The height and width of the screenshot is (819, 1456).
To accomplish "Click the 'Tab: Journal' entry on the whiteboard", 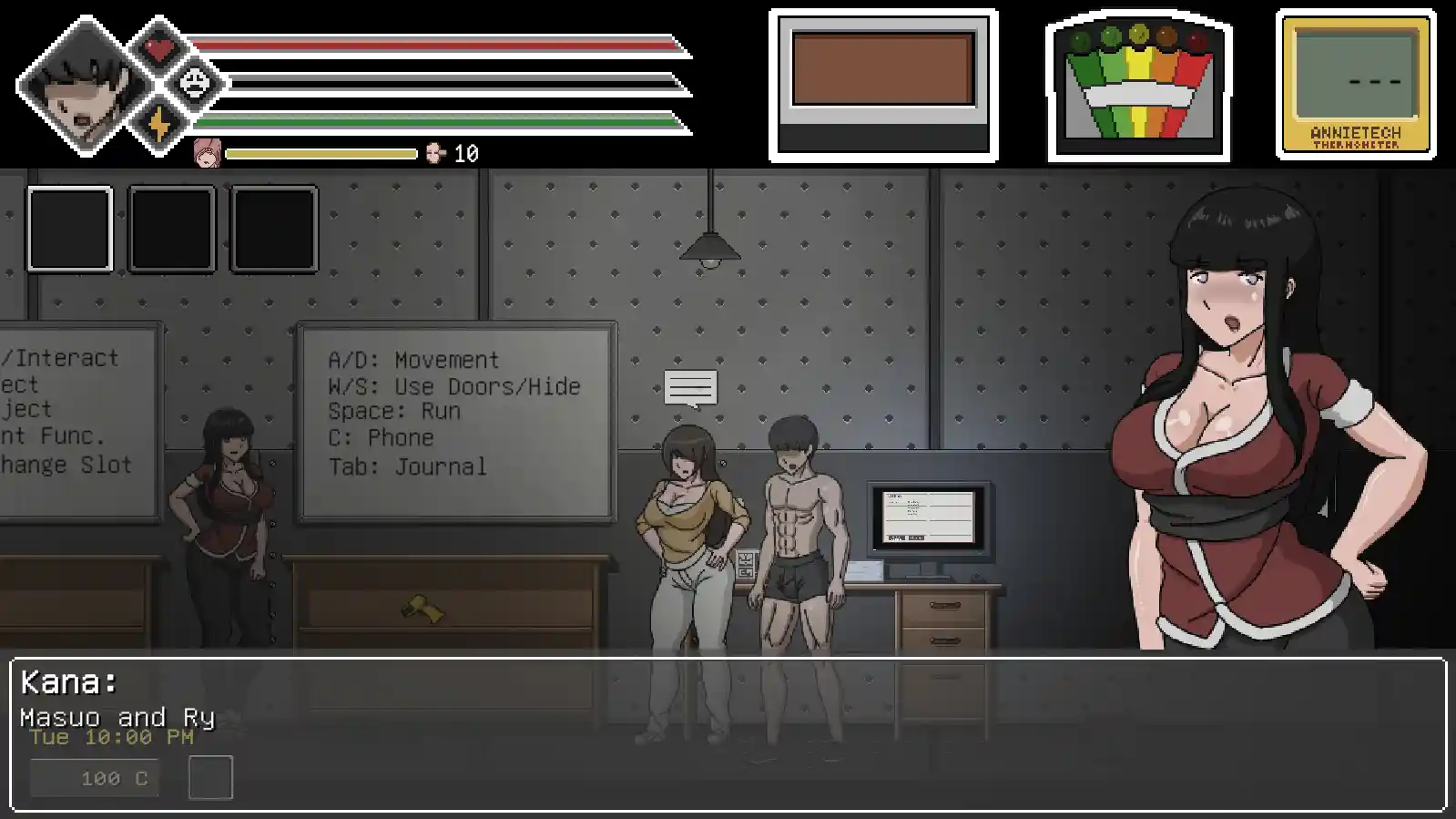I will (407, 467).
